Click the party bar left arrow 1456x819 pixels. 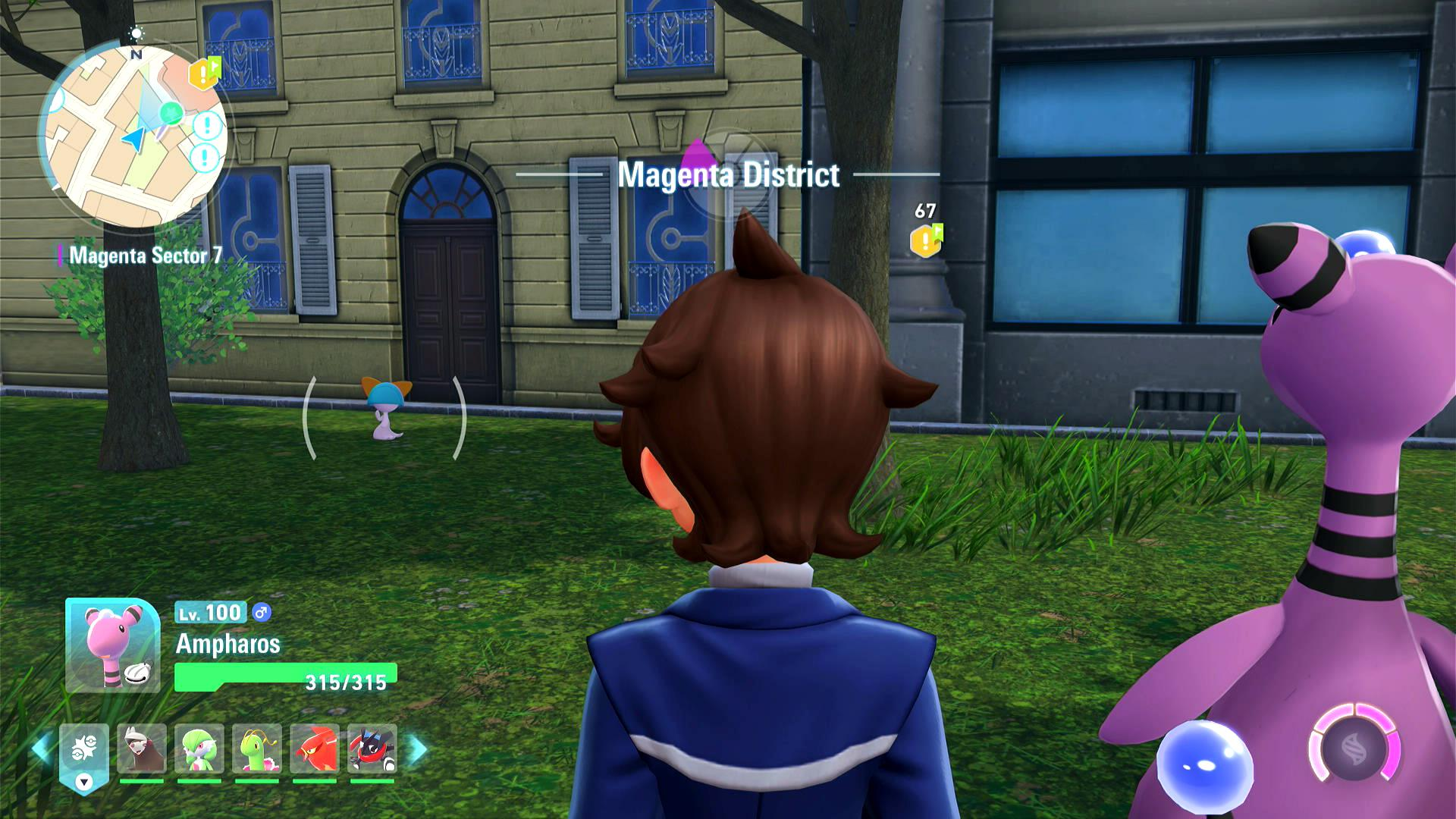click(41, 749)
